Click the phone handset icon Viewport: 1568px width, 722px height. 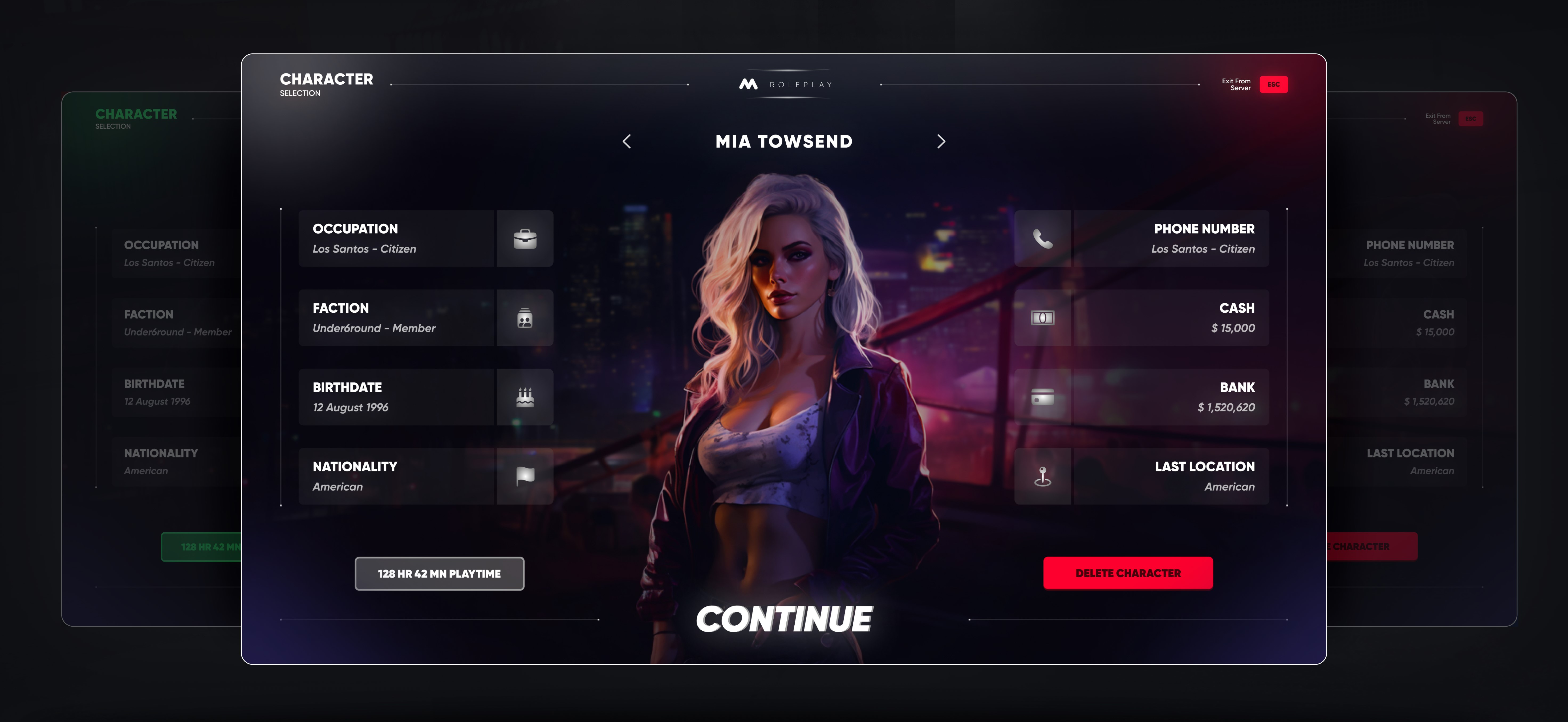[x=1042, y=239]
